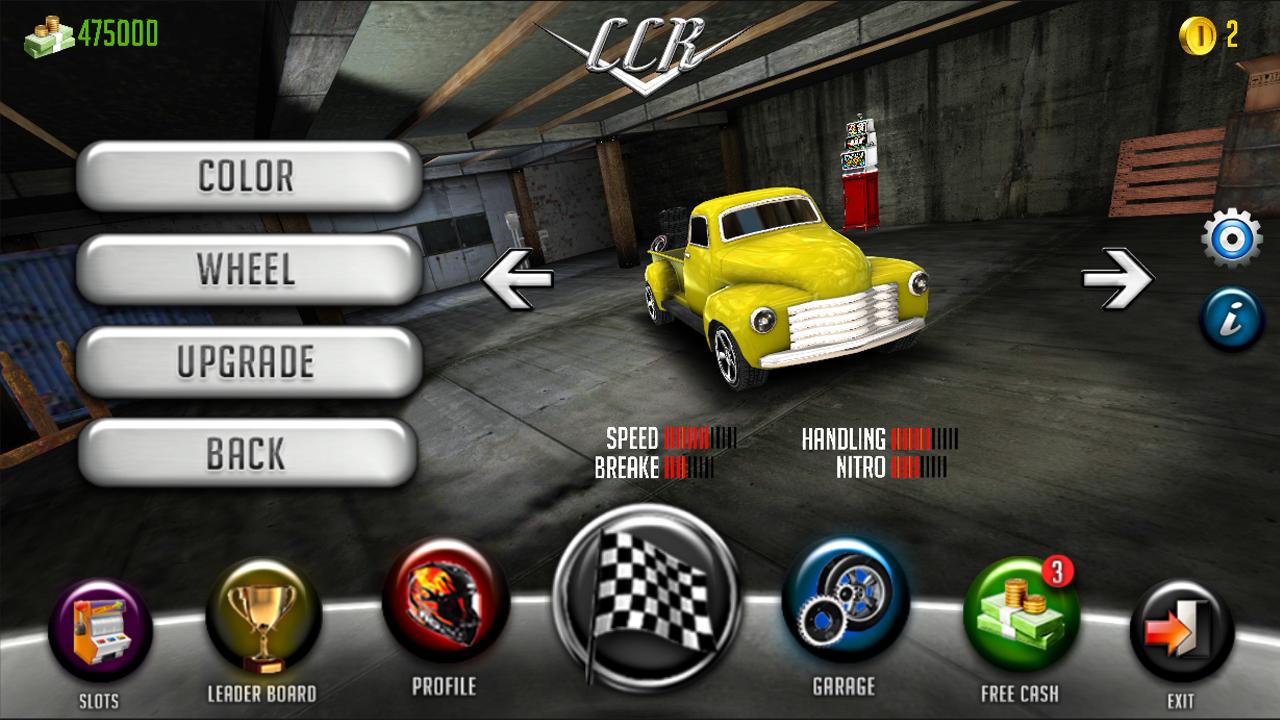Collect Free Cash
The width and height of the screenshot is (1280, 720).
click(x=1020, y=614)
